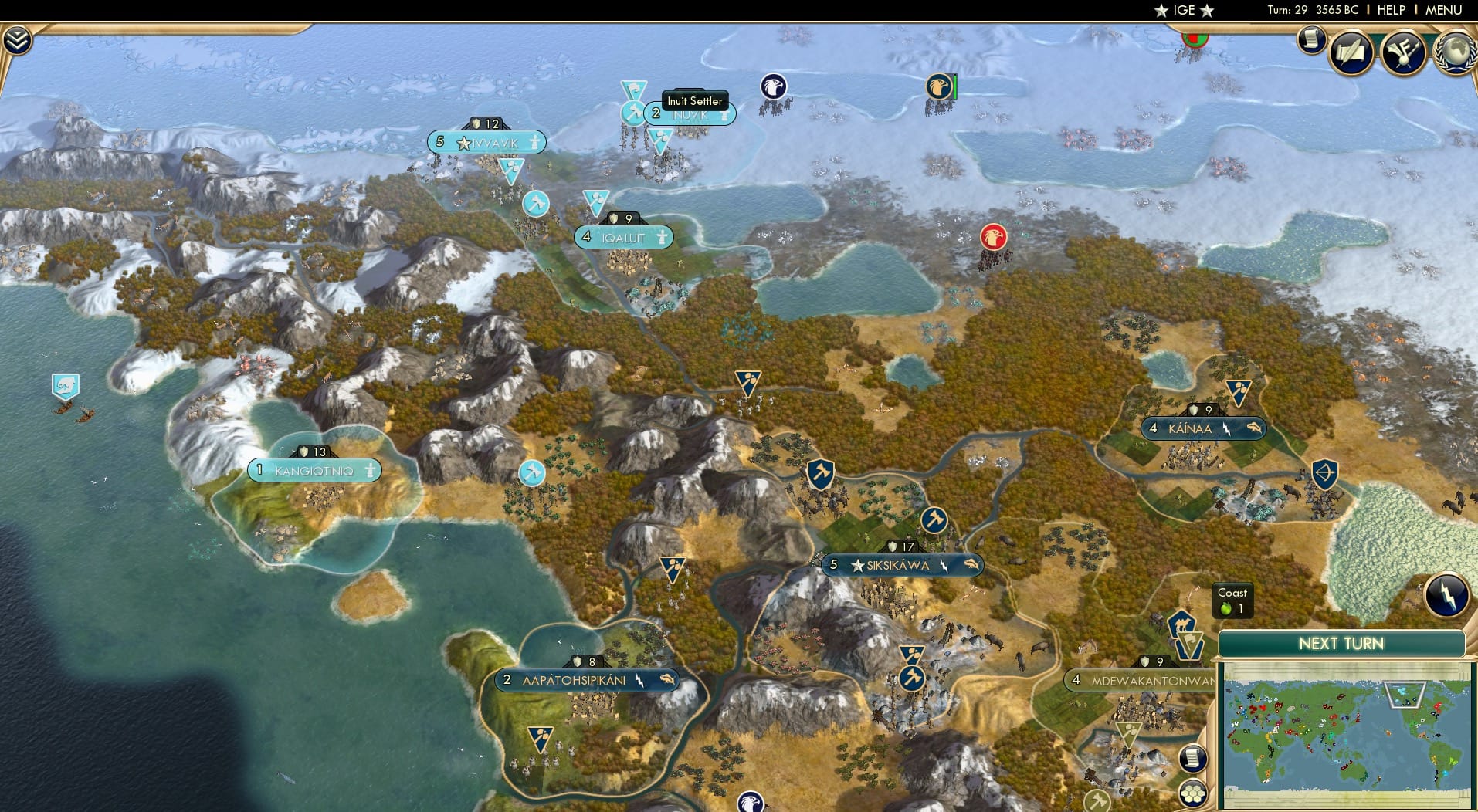The height and width of the screenshot is (812, 1478).
Task: Select the Inuit Settler unit flag
Action: pyautogui.click(x=632, y=113)
